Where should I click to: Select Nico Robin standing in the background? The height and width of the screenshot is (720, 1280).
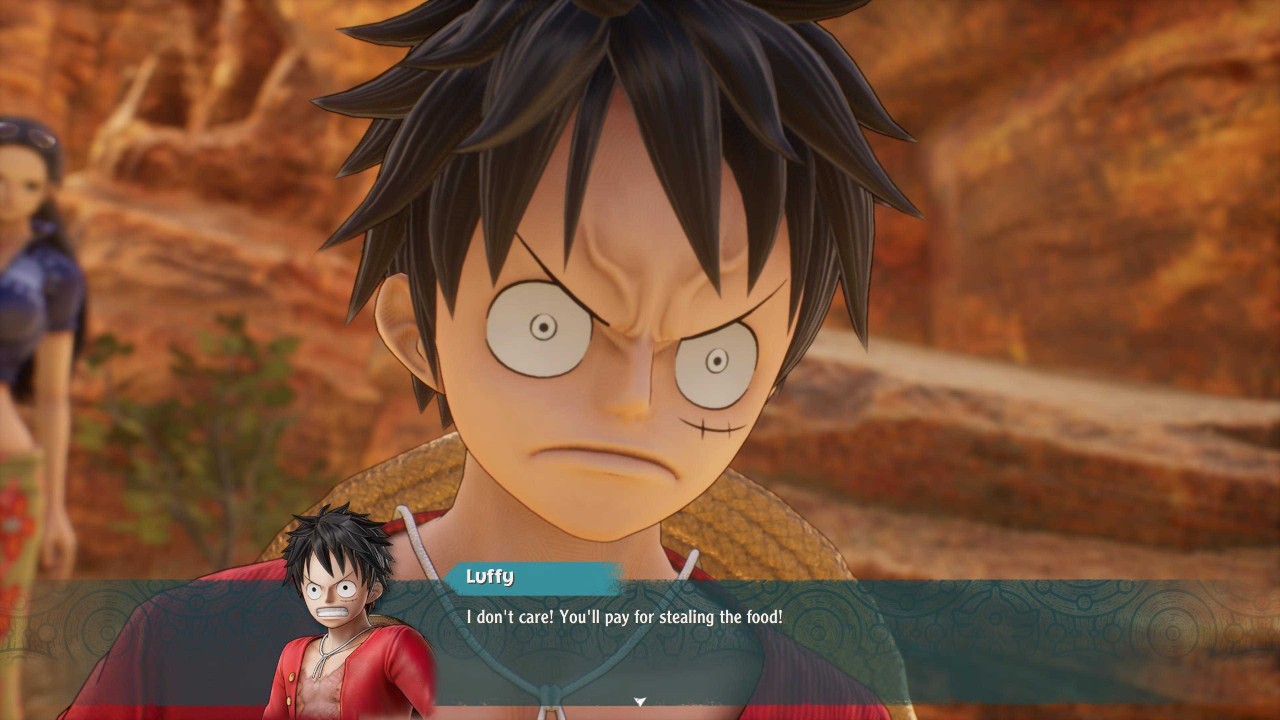pyautogui.click(x=40, y=300)
